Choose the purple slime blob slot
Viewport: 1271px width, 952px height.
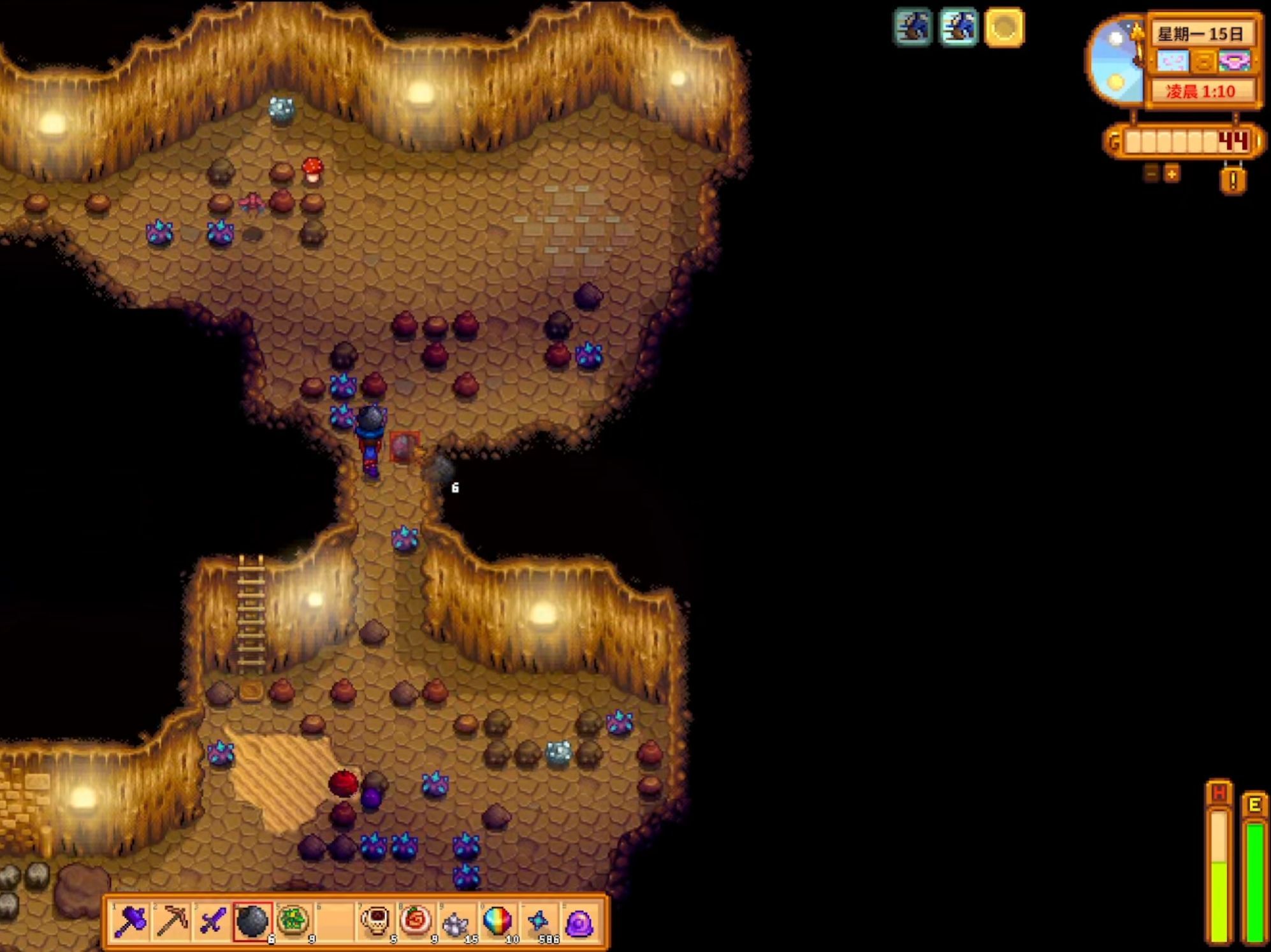pos(579,922)
